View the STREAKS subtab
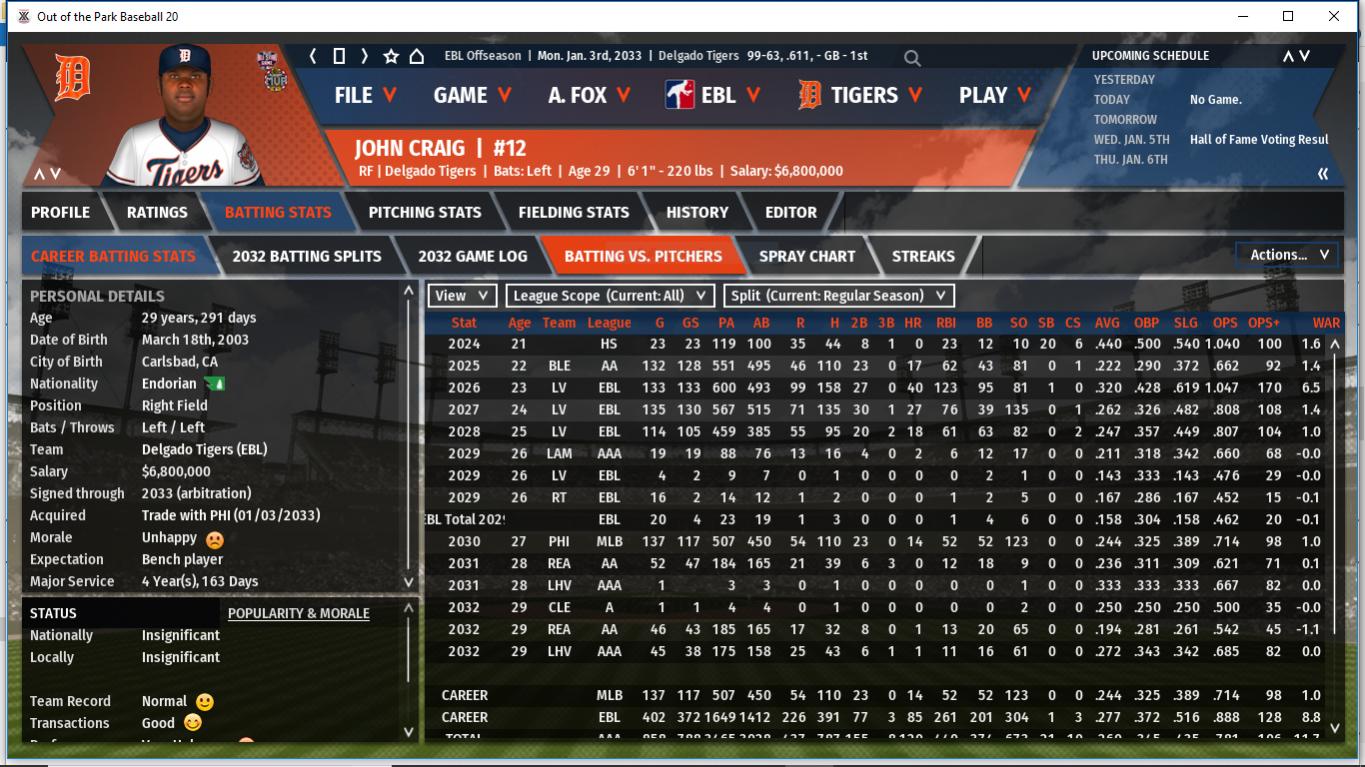The image size is (1365, 767). tap(922, 256)
